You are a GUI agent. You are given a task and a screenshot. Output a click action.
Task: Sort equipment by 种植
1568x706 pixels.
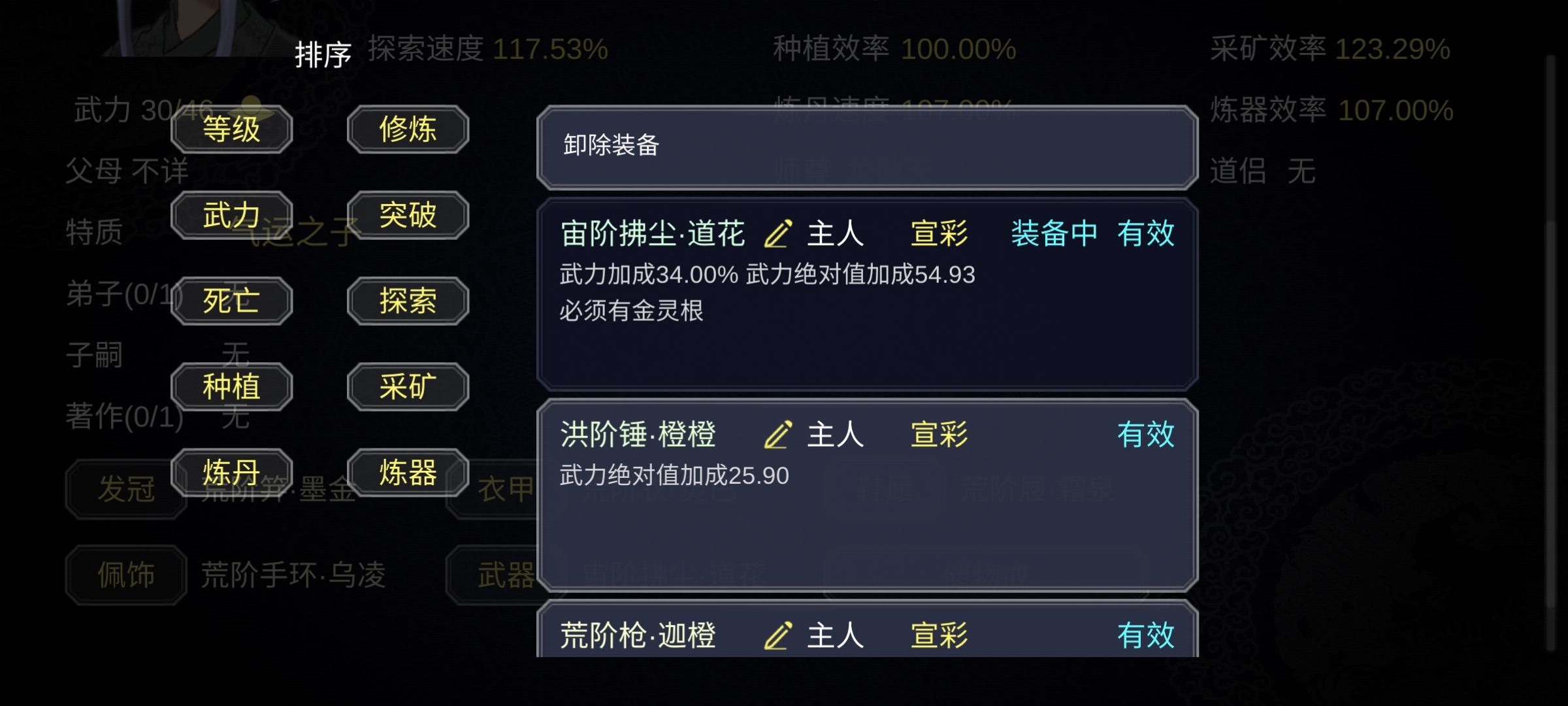(231, 386)
